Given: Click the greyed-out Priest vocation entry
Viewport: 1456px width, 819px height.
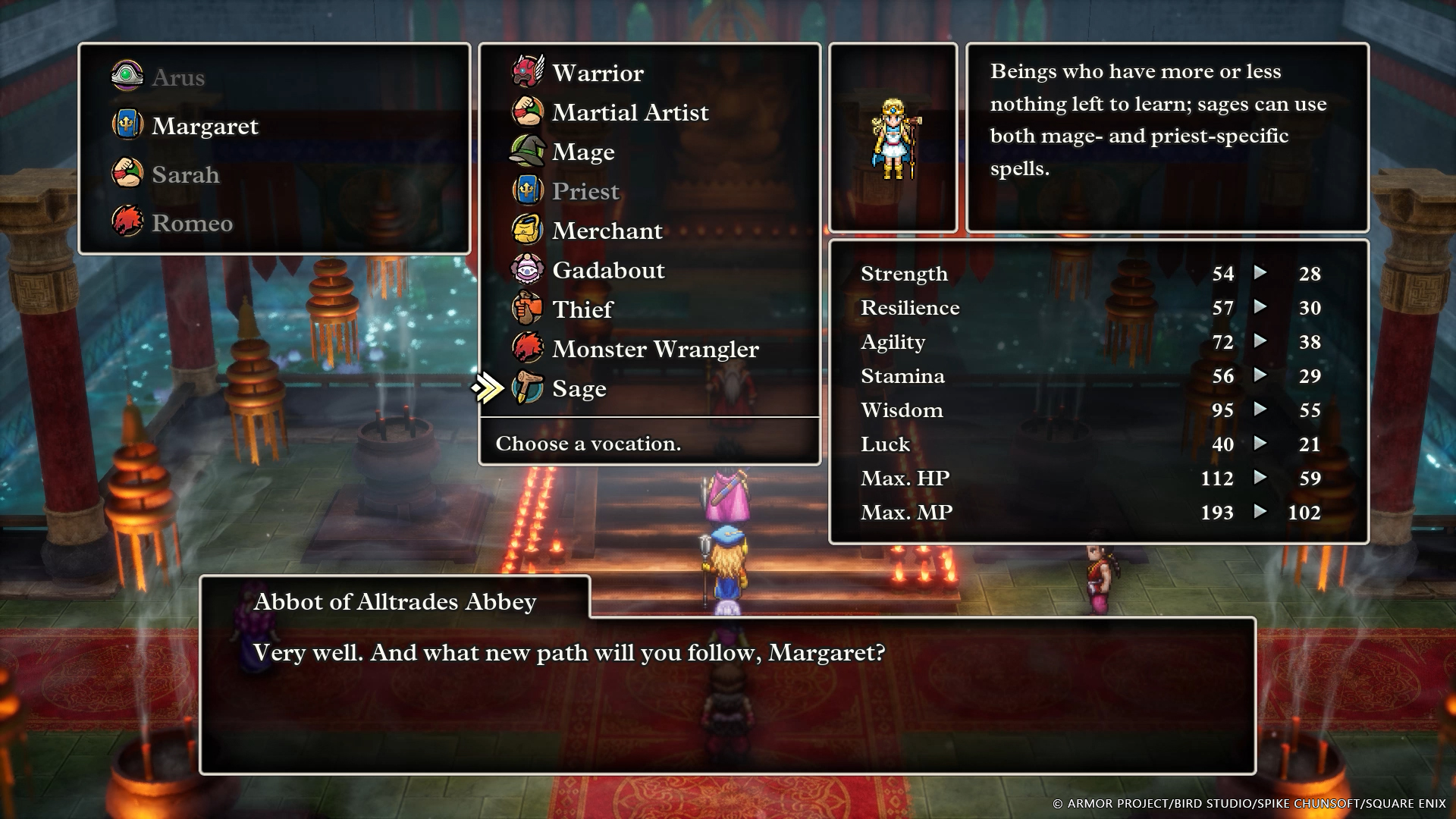Looking at the screenshot, I should pyautogui.click(x=585, y=191).
